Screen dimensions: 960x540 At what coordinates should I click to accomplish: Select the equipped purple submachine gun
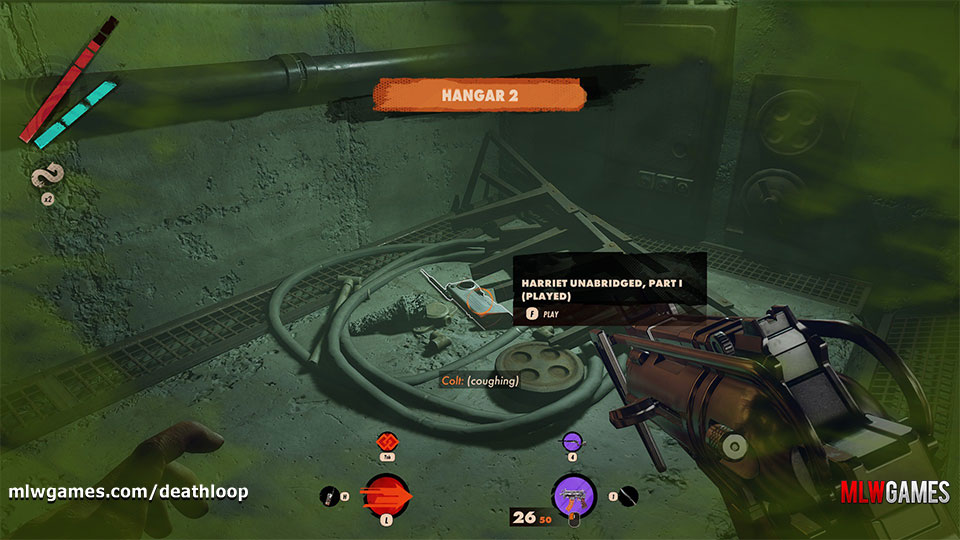[x=574, y=494]
